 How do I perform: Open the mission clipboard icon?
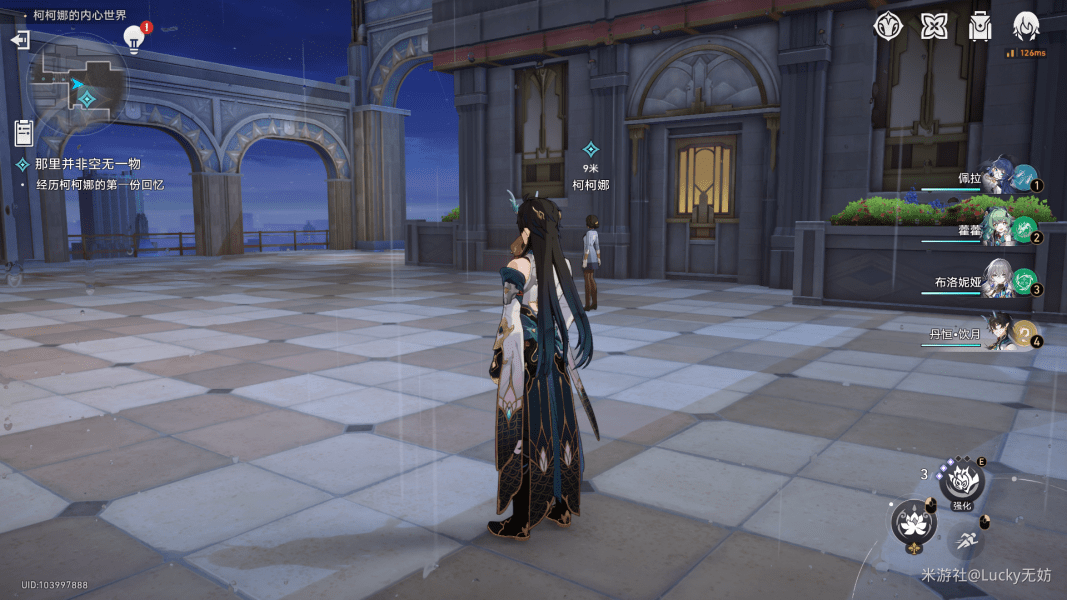(x=24, y=132)
